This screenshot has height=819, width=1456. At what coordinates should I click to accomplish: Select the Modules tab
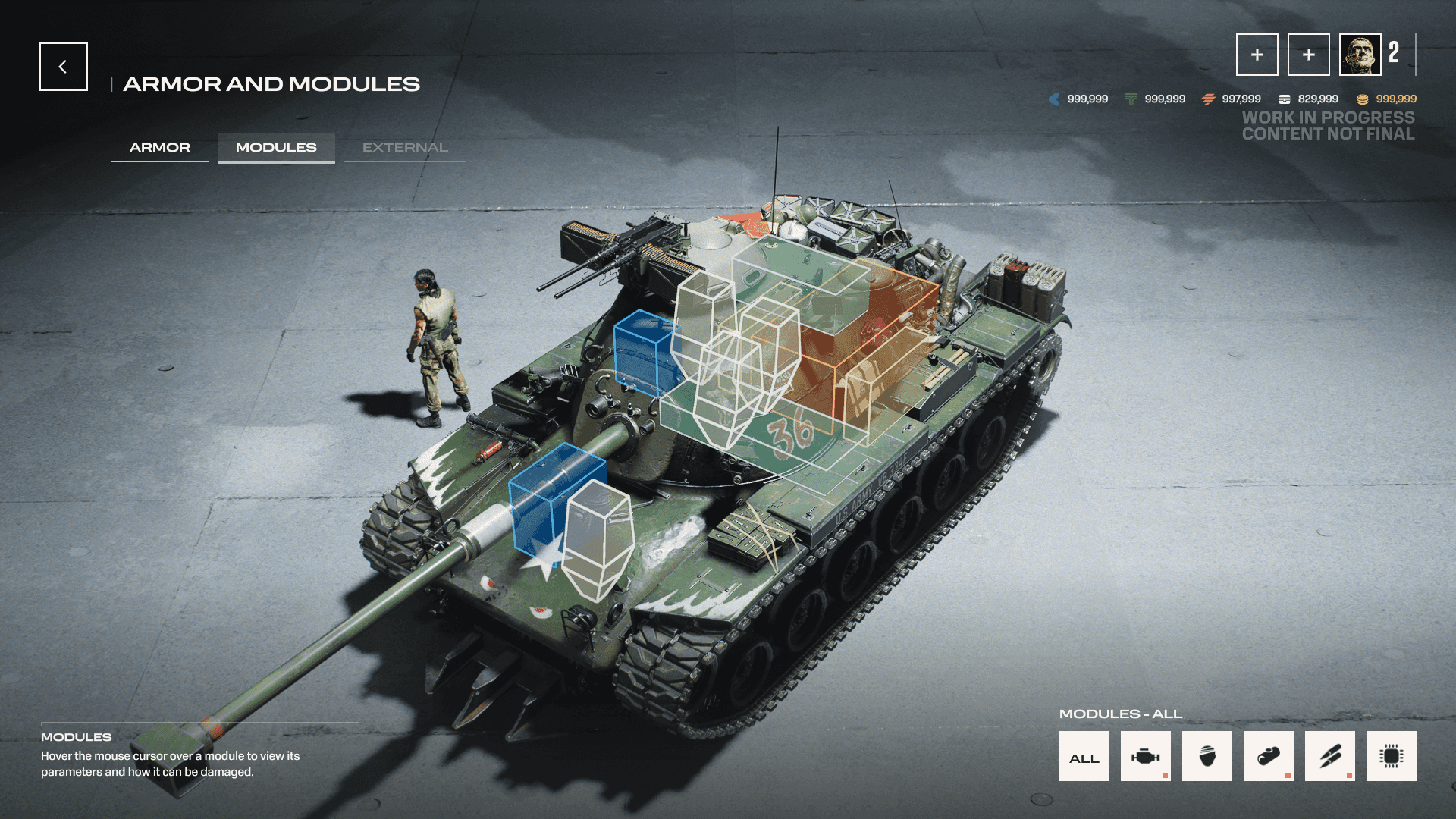[x=276, y=147]
